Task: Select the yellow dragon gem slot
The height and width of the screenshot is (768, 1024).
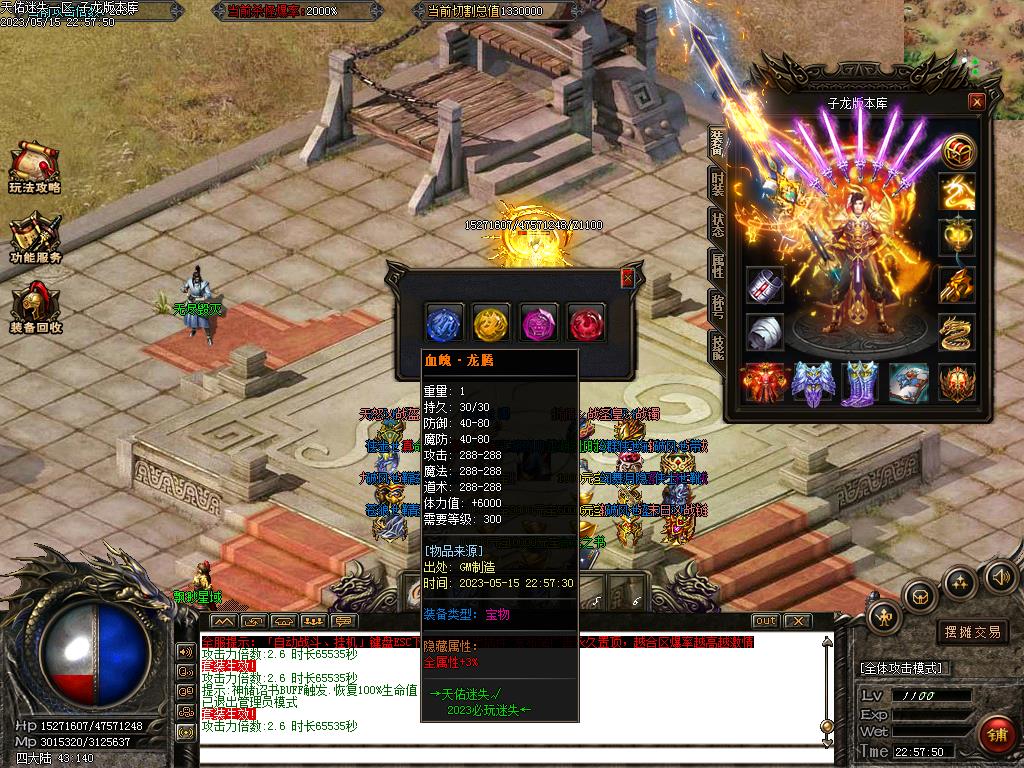Action: coord(492,323)
